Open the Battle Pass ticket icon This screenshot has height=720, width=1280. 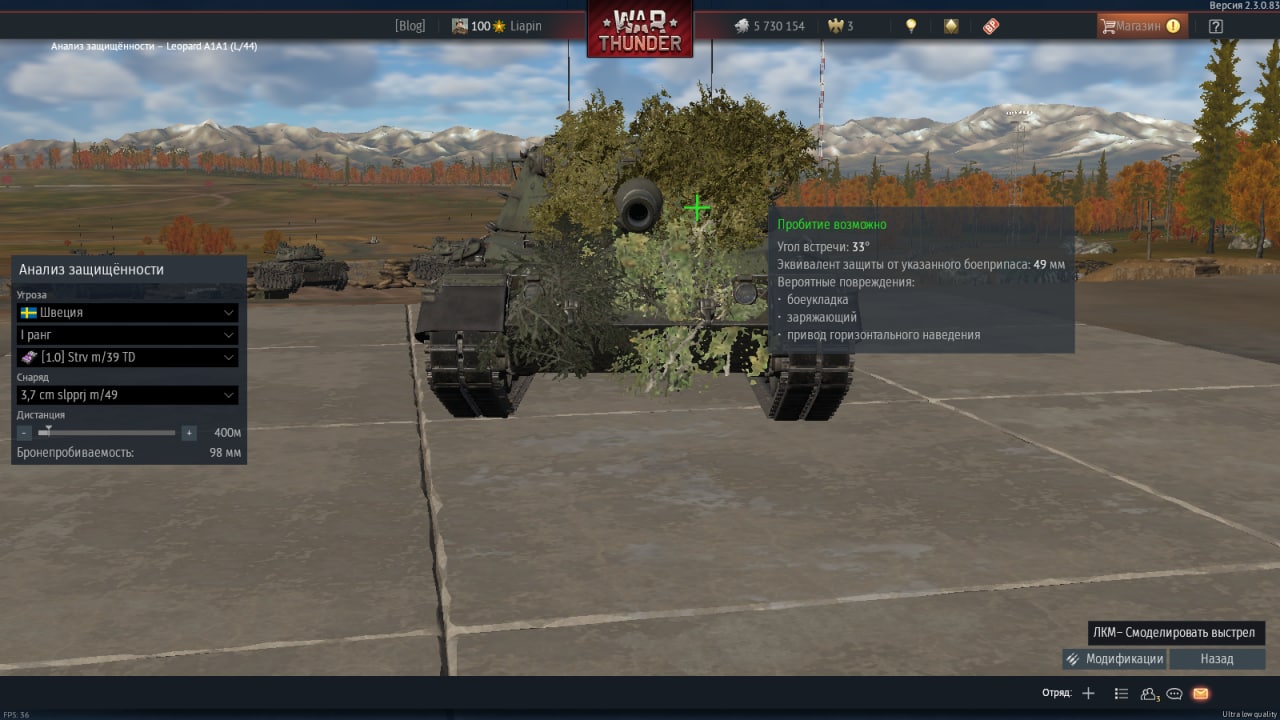point(991,26)
